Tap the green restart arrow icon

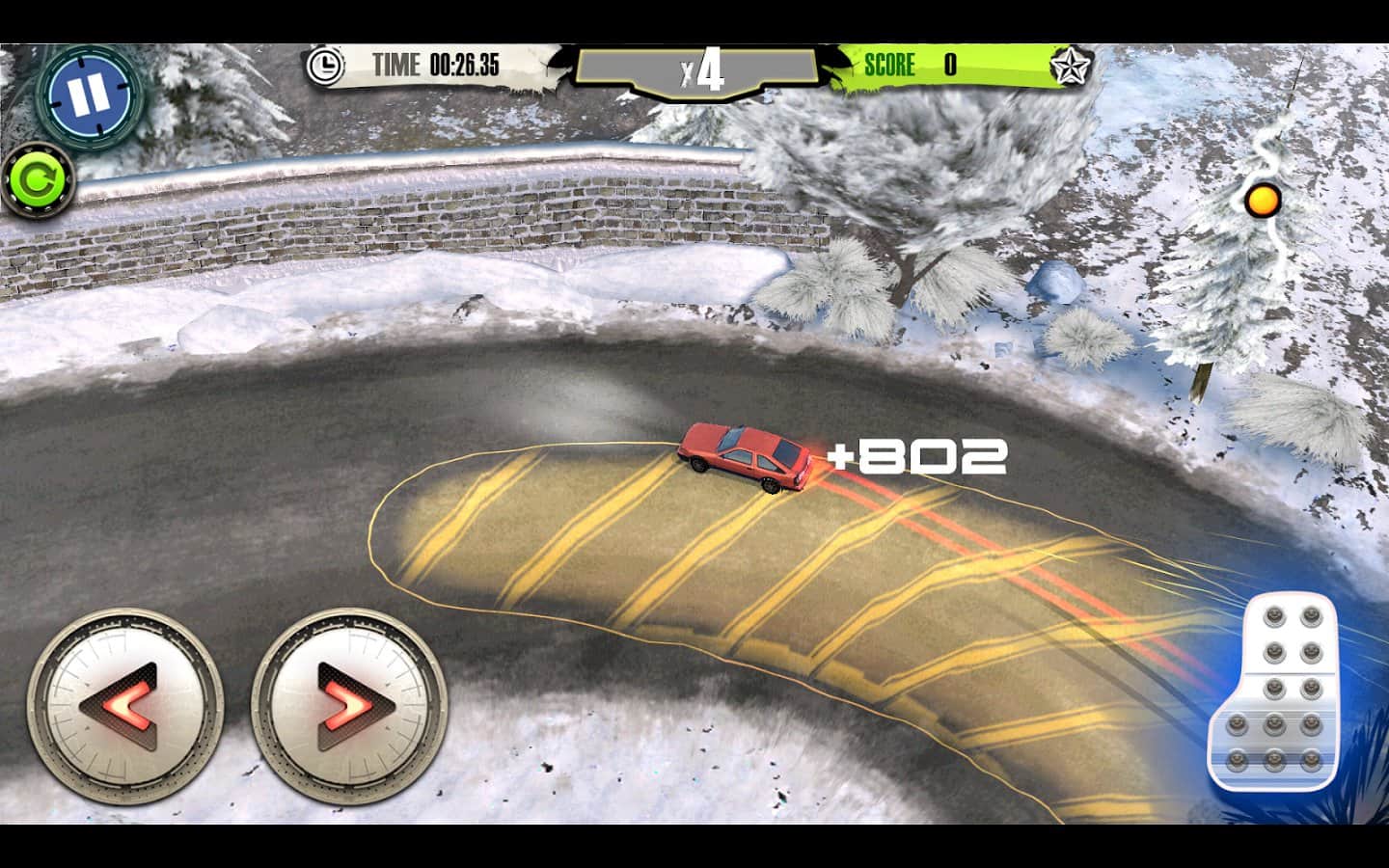(x=38, y=180)
